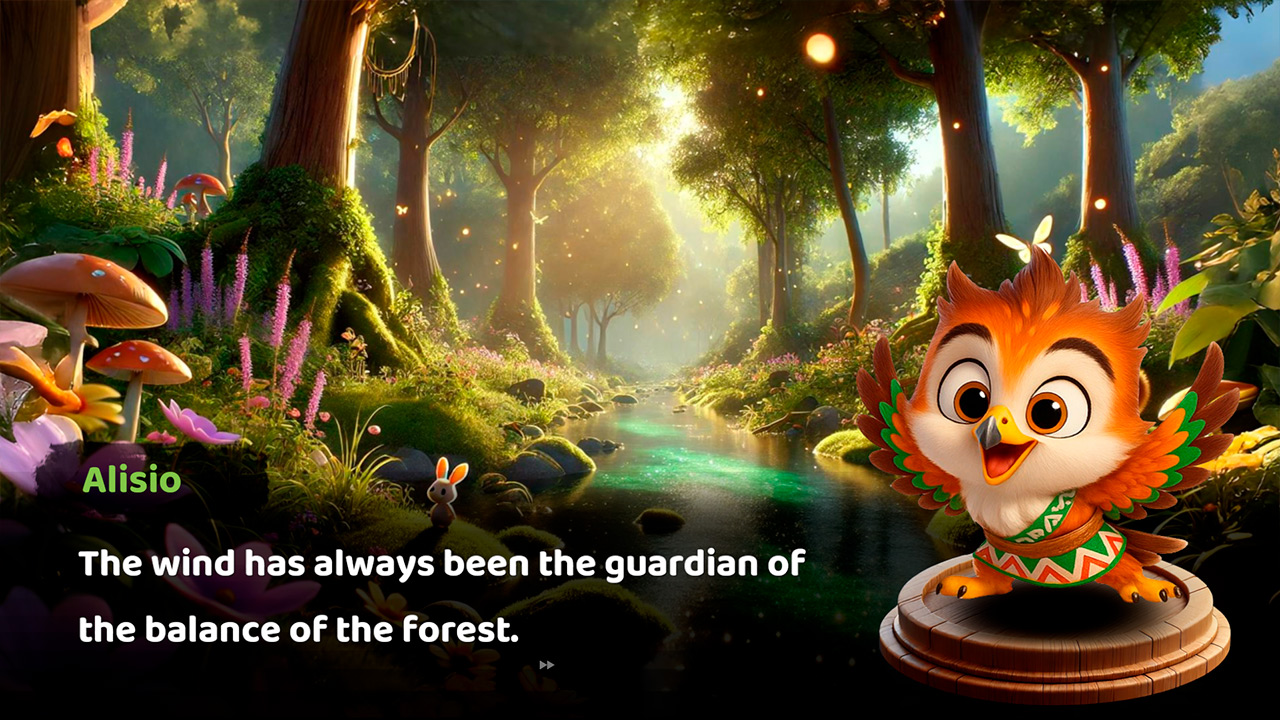The image size is (1280, 720).
Task: Click the advance marker to continue the story
Action: point(547,664)
